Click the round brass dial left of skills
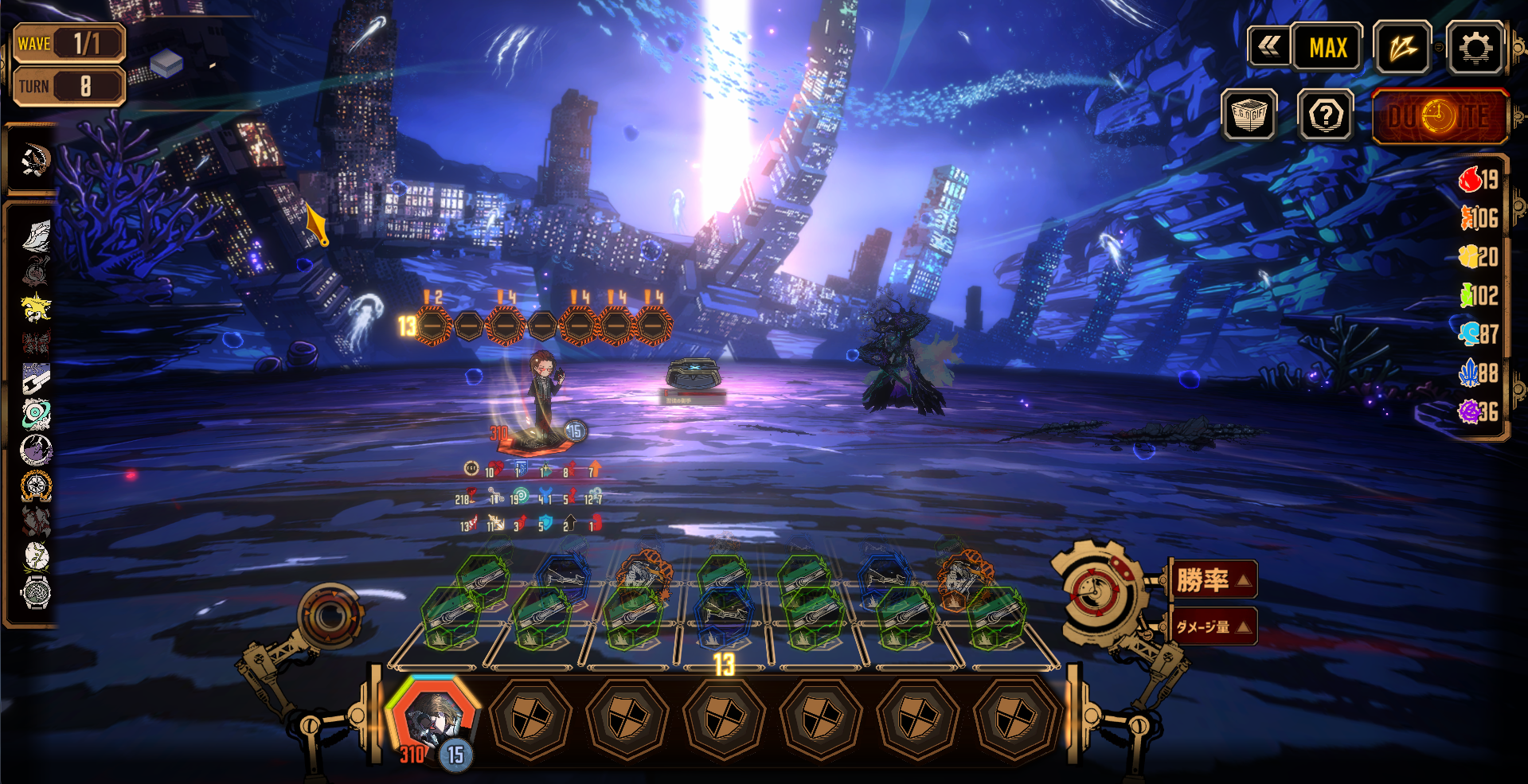 tap(330, 615)
